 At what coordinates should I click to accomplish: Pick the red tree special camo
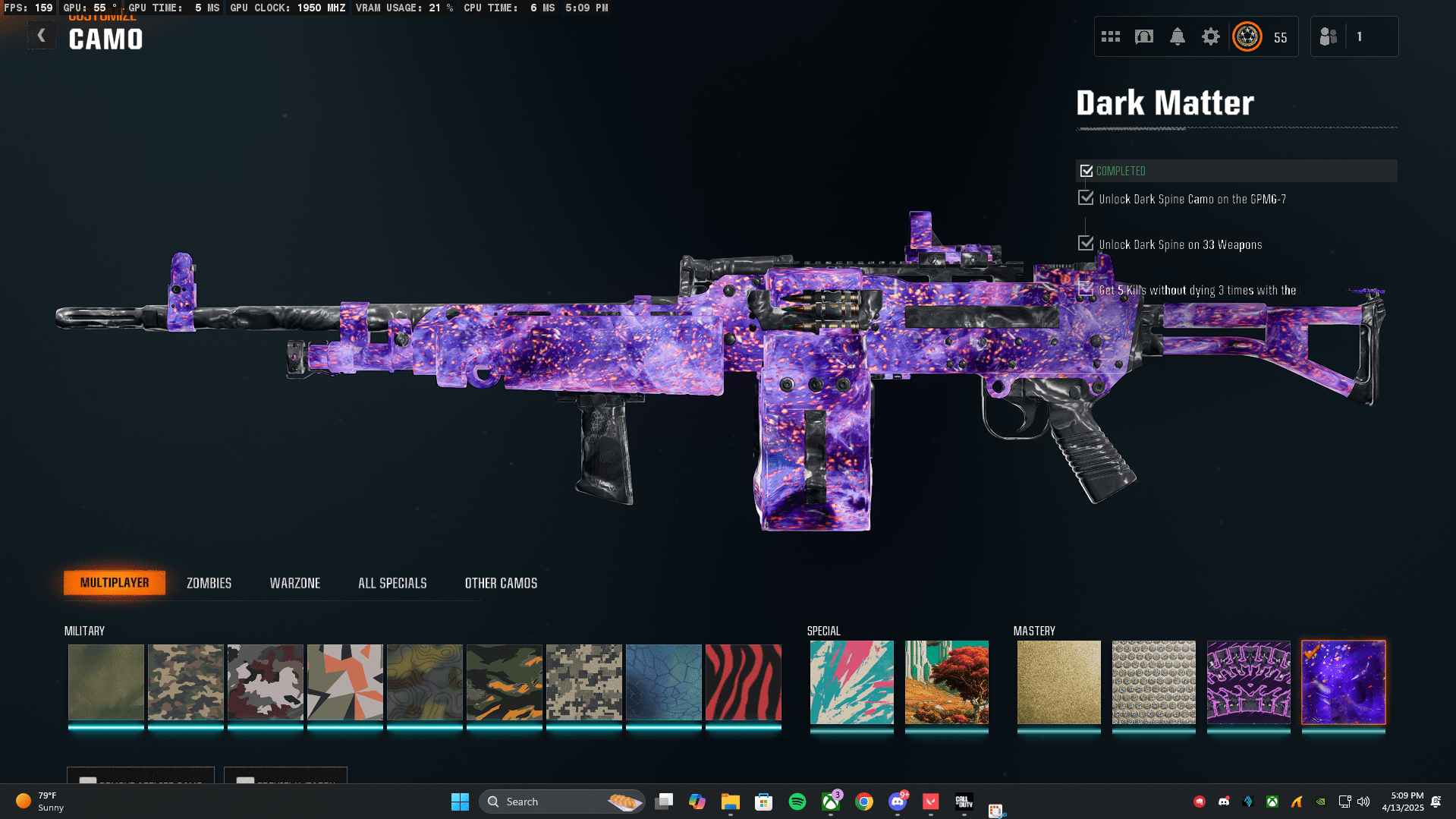946,682
